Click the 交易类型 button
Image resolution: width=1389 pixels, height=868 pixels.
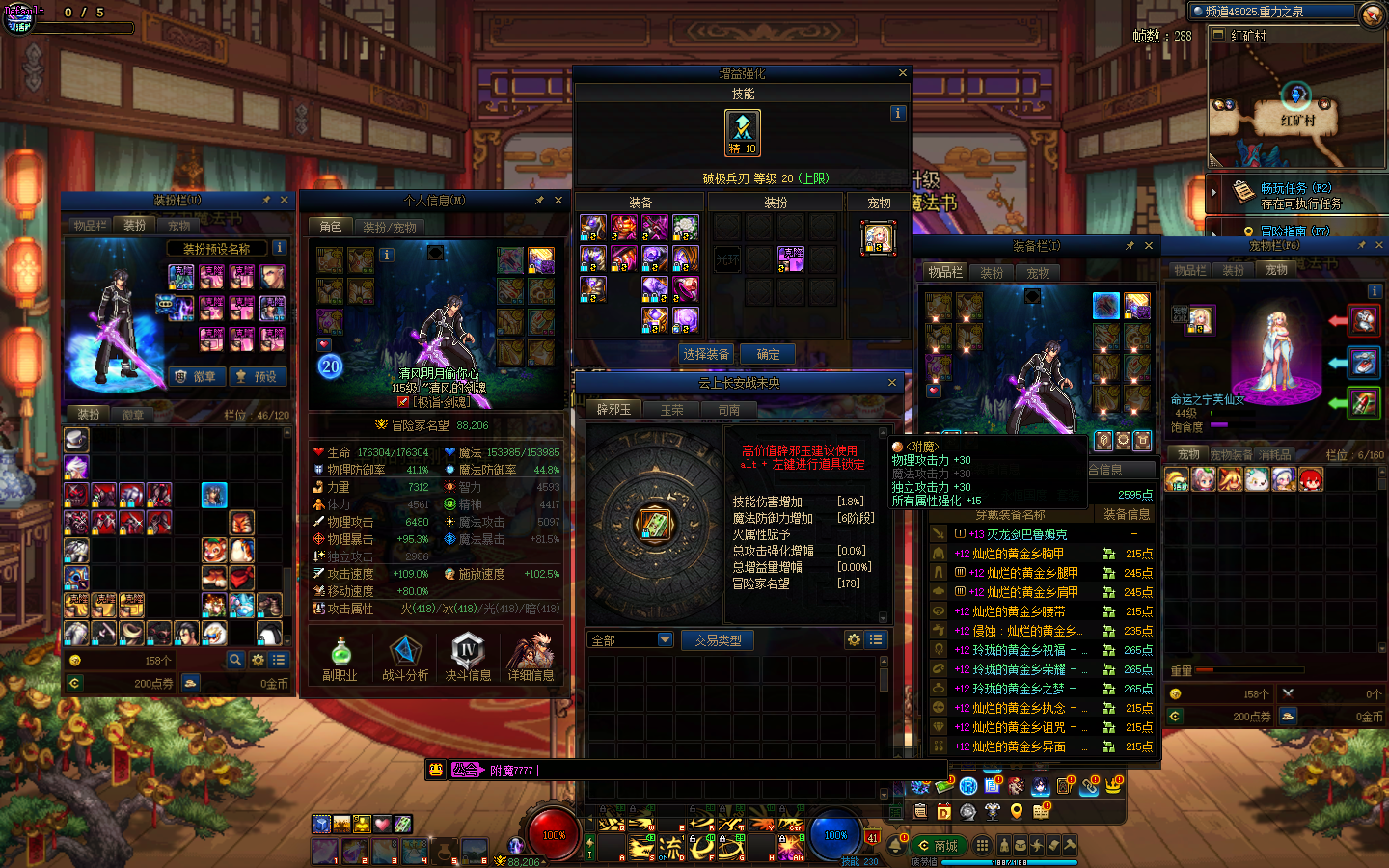coord(718,639)
